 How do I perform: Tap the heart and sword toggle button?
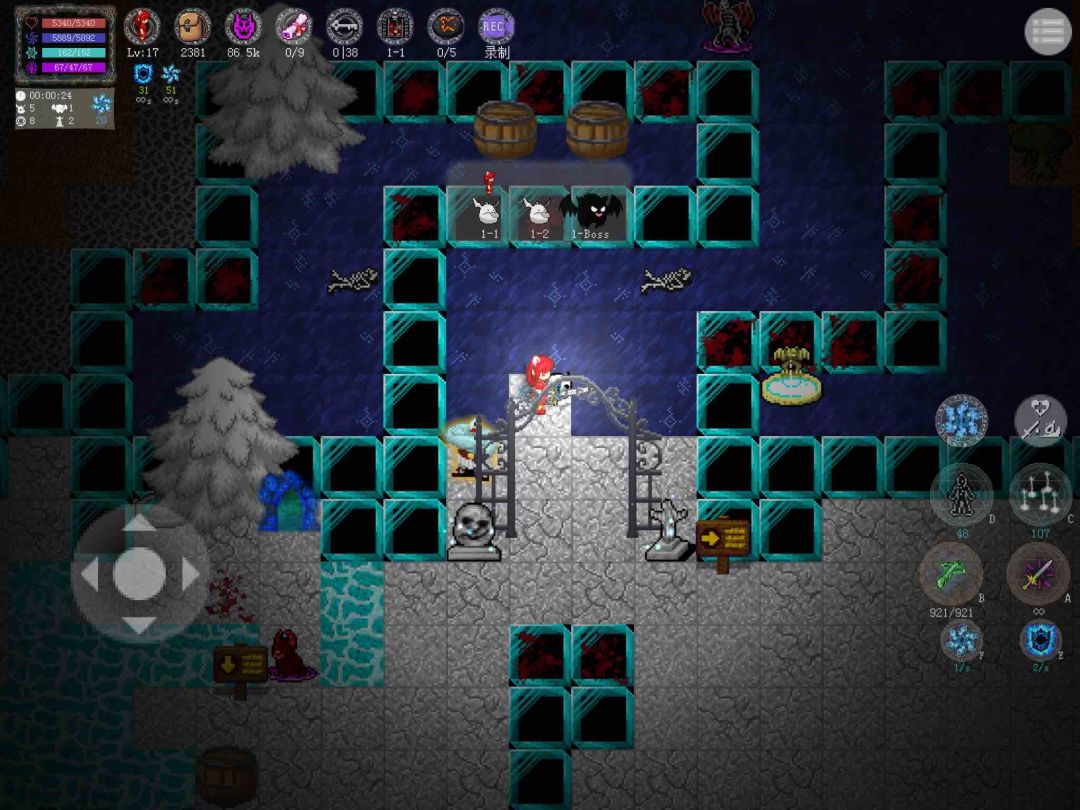pos(1040,421)
